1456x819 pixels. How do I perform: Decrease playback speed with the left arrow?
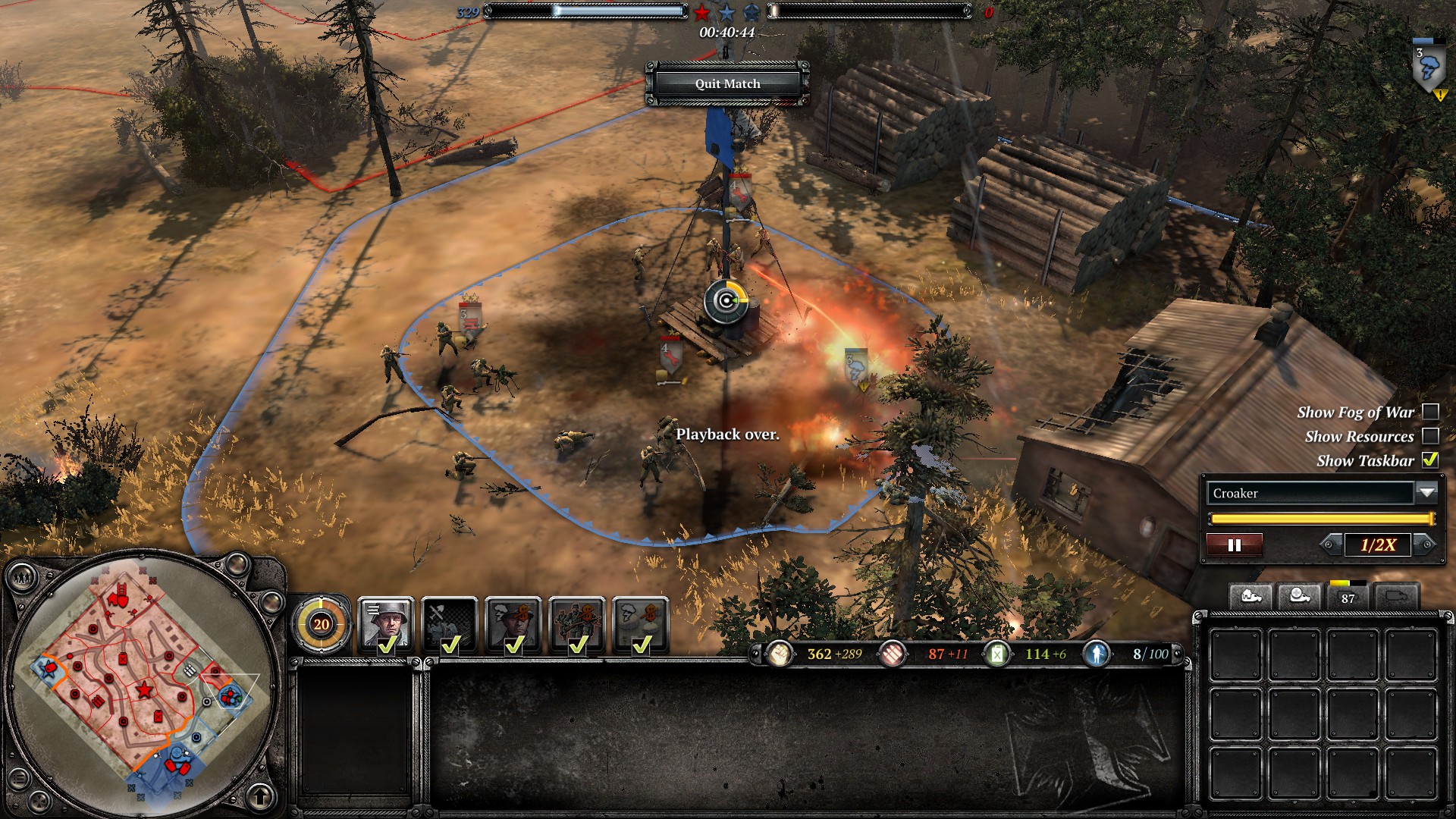[1329, 544]
